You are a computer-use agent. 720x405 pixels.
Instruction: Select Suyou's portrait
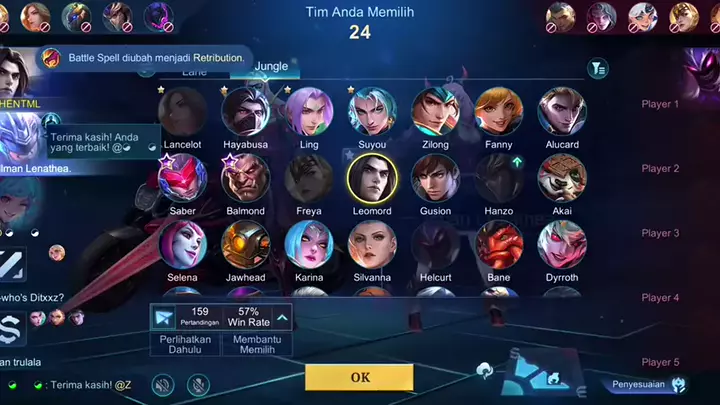[372, 112]
